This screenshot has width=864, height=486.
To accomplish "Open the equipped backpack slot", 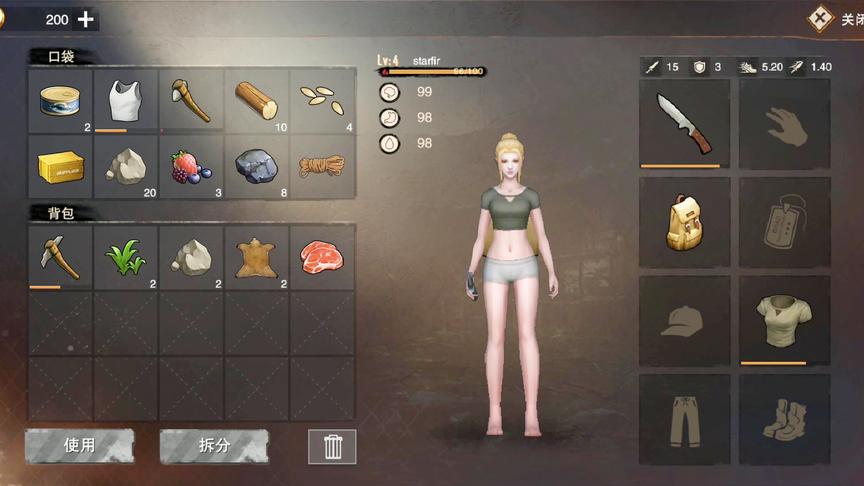I will coord(684,222).
